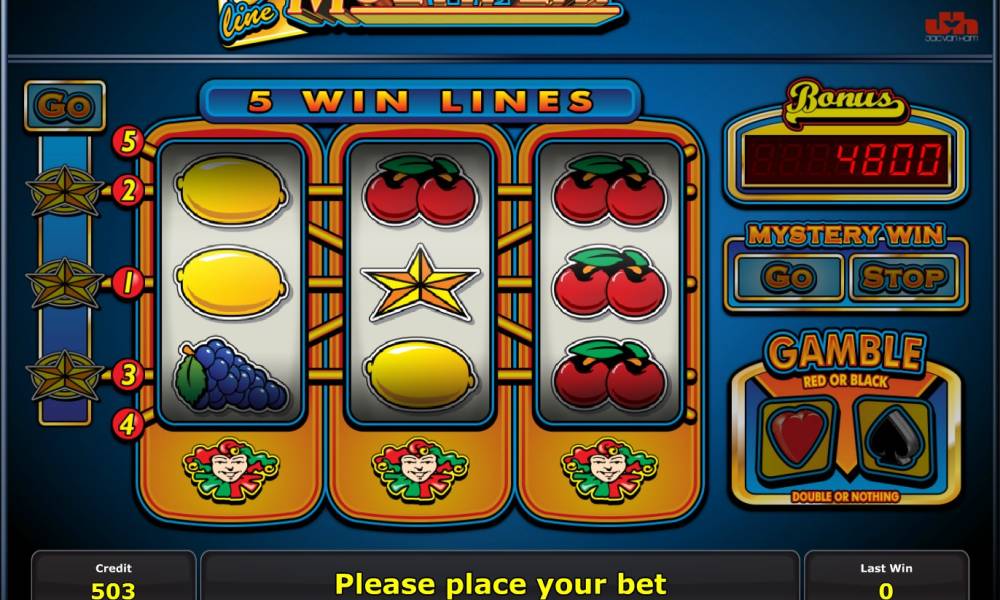The height and width of the screenshot is (600, 1000).
Task: Select win line number 2
Action: point(128,190)
